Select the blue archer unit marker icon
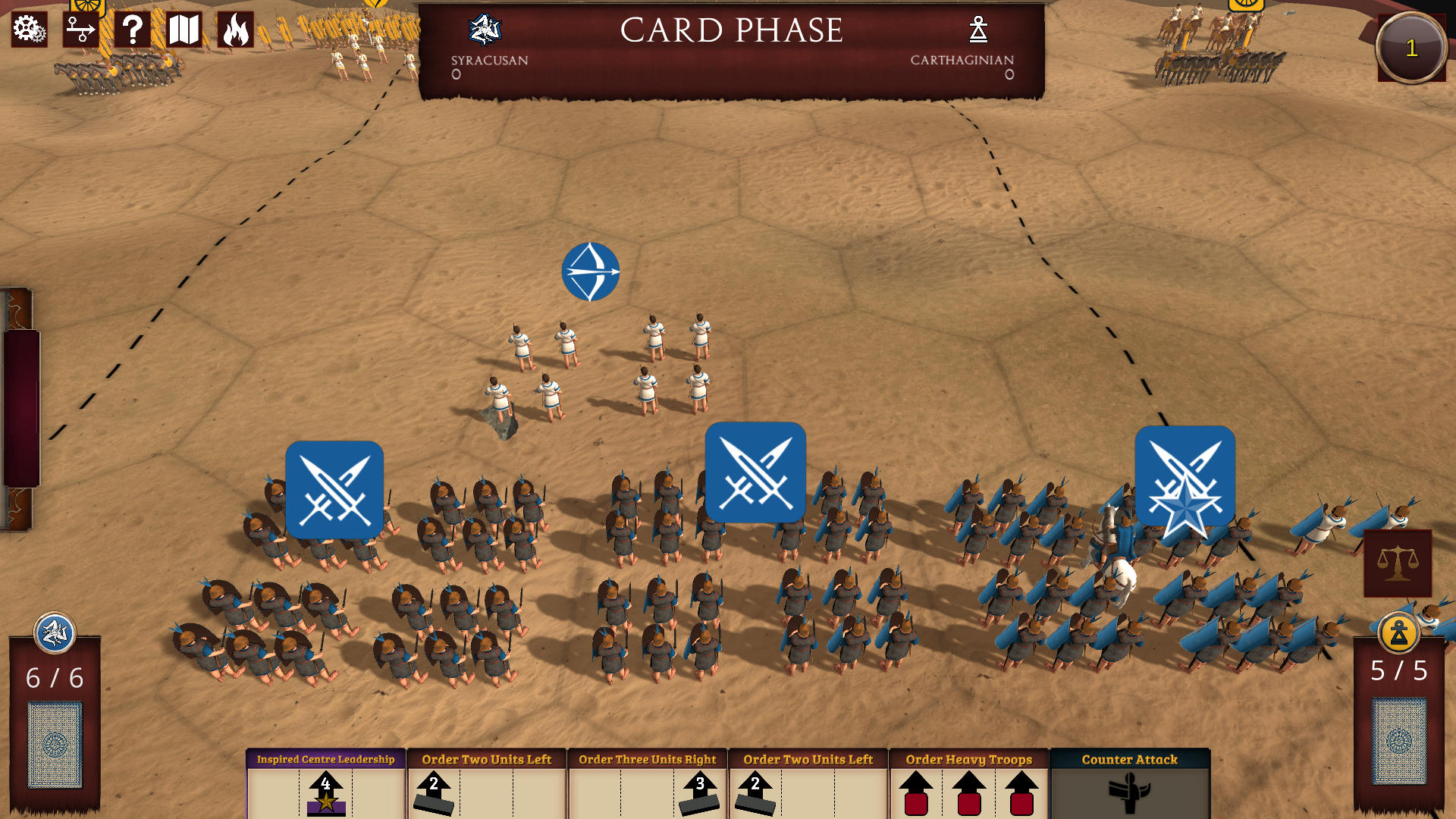Viewport: 1456px width, 819px height. pos(591,271)
